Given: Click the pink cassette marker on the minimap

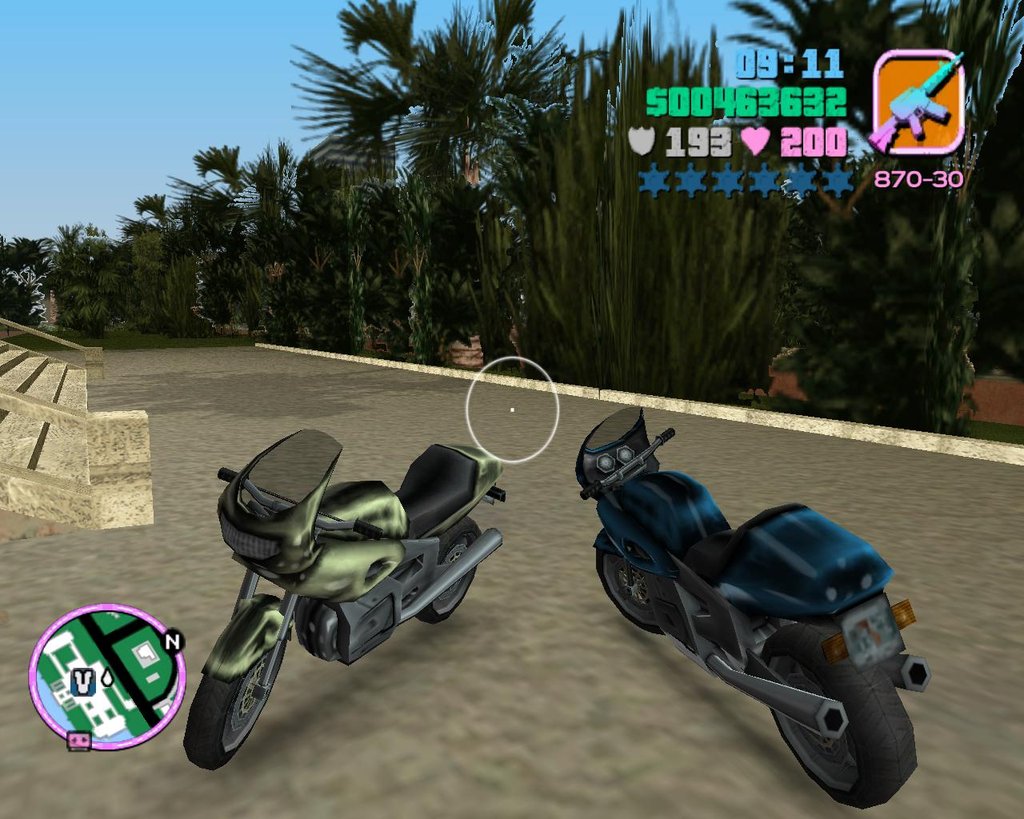Looking at the screenshot, I should [79, 741].
